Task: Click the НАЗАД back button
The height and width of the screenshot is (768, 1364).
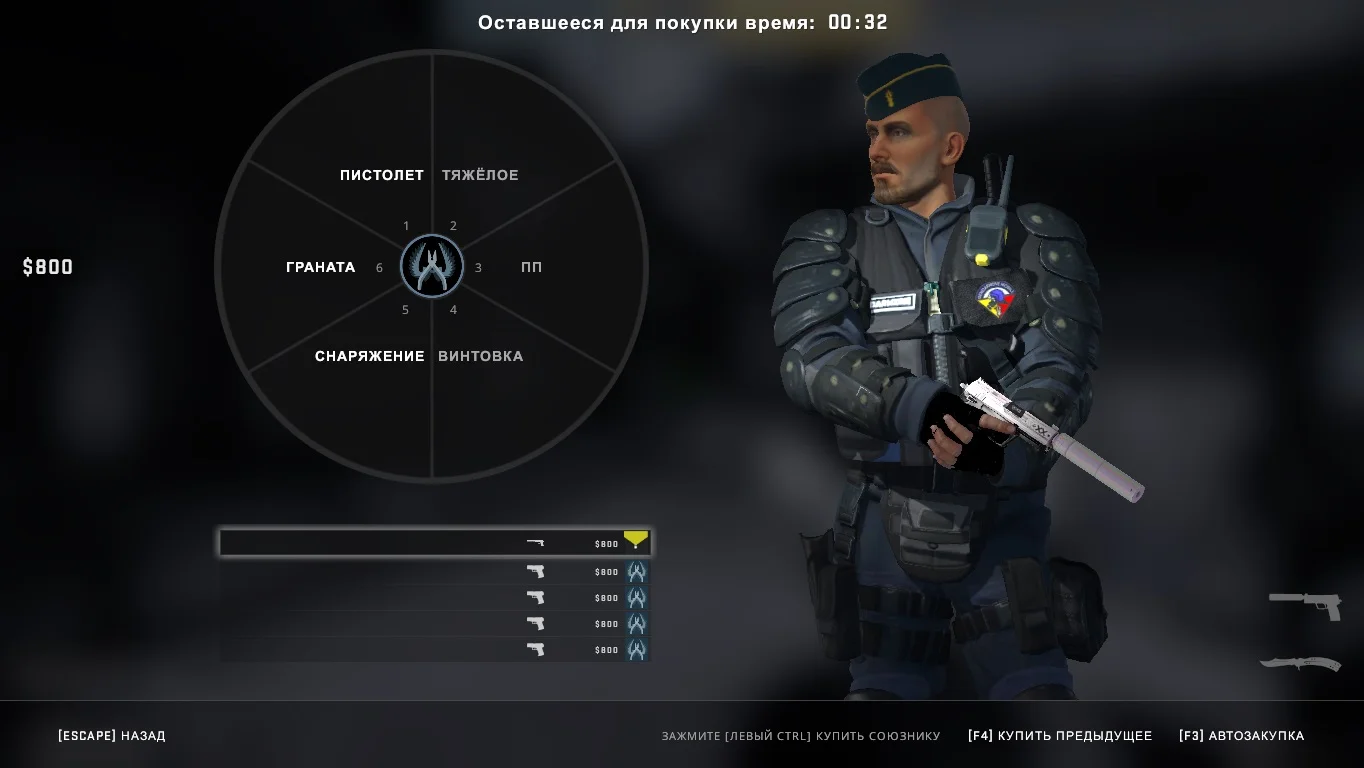Action: pyautogui.click(x=112, y=736)
